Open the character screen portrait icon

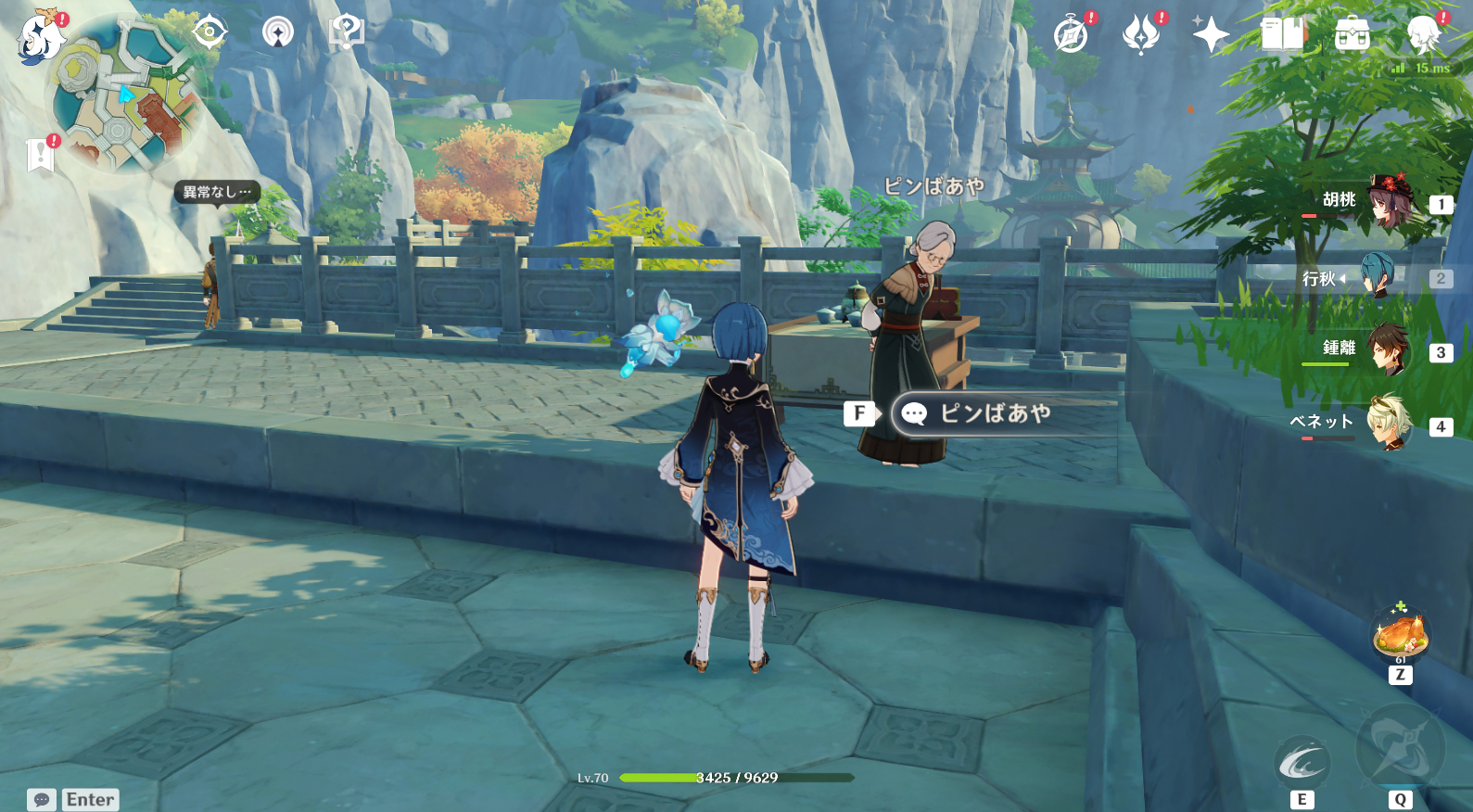click(x=1422, y=33)
